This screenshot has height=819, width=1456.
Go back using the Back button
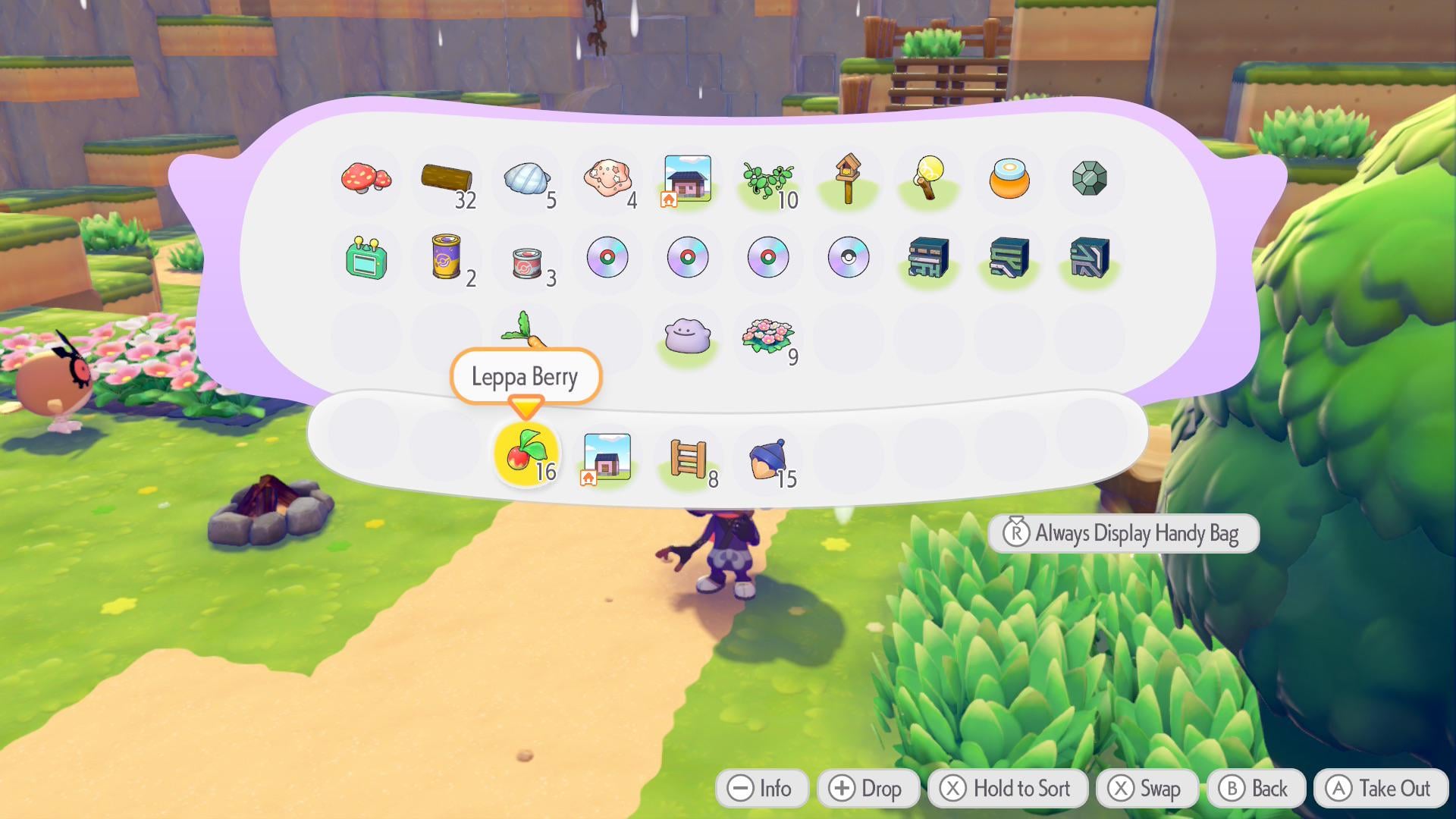tap(1256, 789)
